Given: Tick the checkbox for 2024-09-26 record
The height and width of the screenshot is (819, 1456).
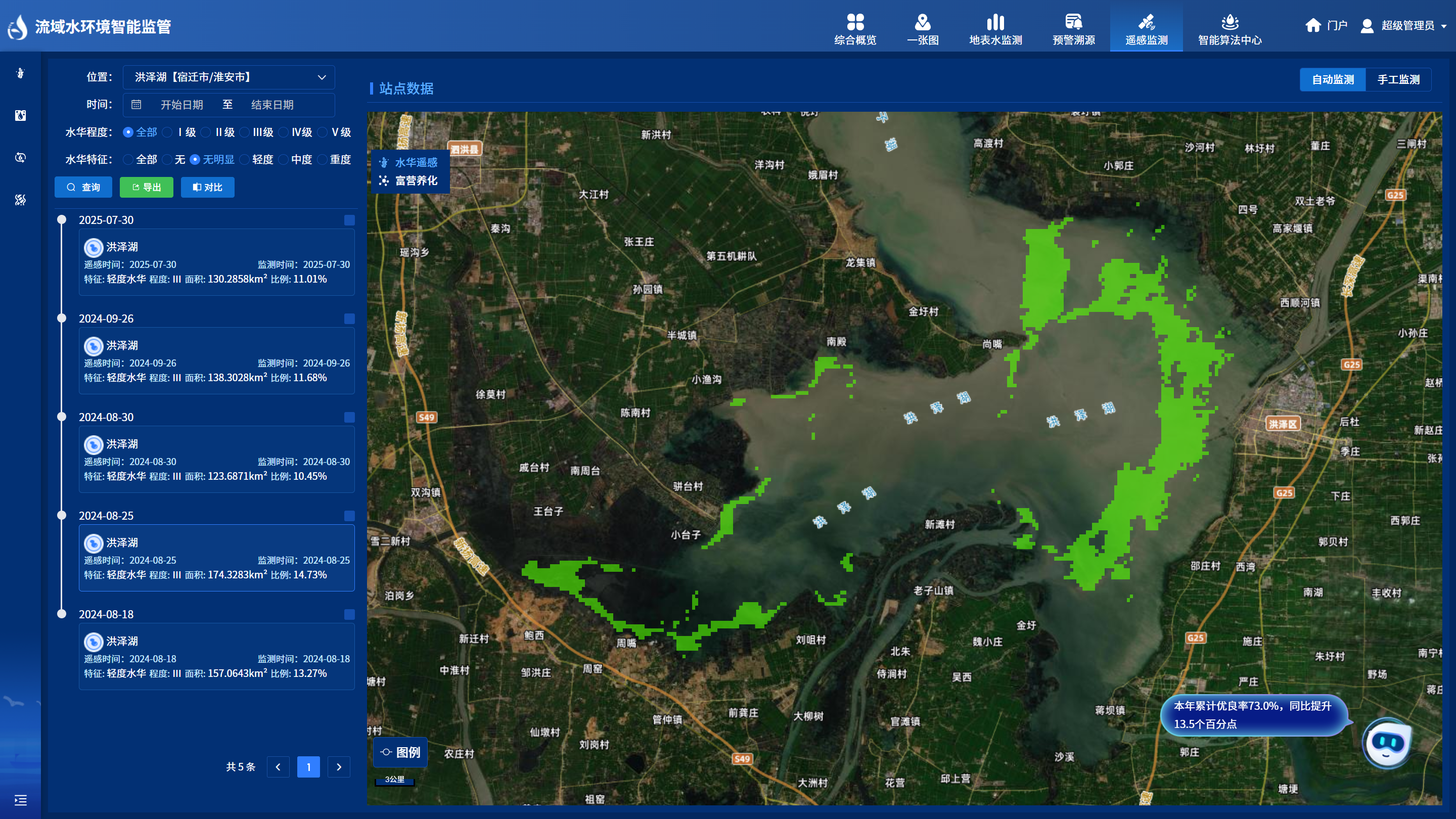Looking at the screenshot, I should tap(349, 319).
